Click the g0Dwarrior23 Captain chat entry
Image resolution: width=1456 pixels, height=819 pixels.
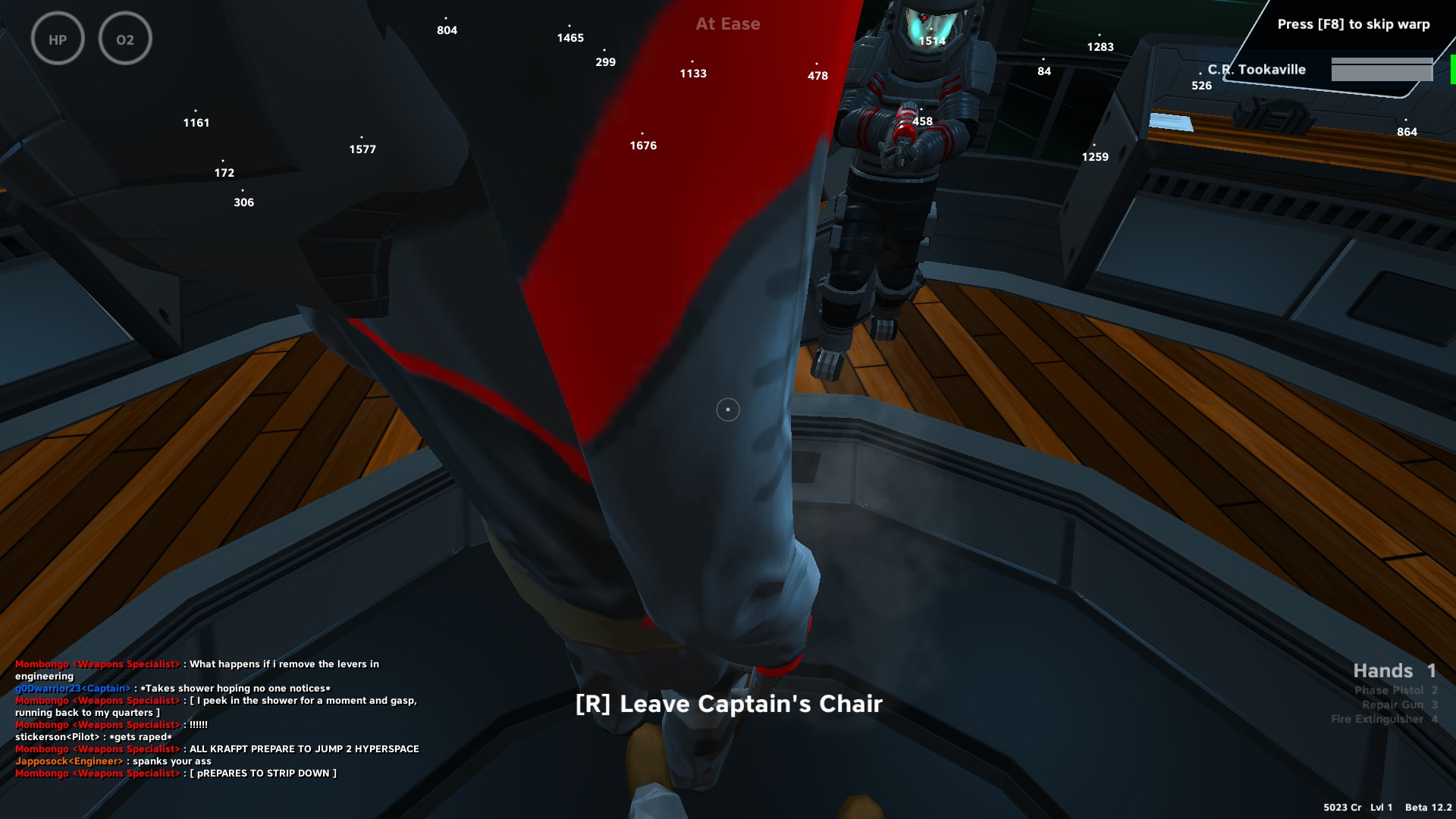click(173, 688)
